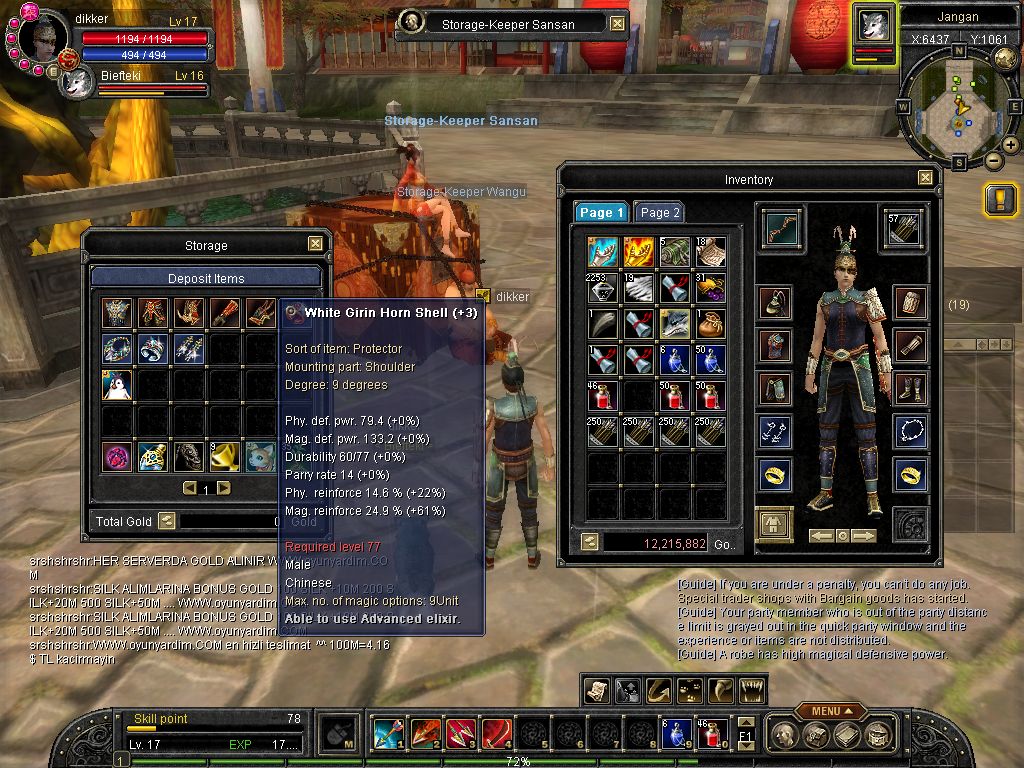Select the equipped arrow quiver slot
The height and width of the screenshot is (768, 1024).
tap(902, 228)
